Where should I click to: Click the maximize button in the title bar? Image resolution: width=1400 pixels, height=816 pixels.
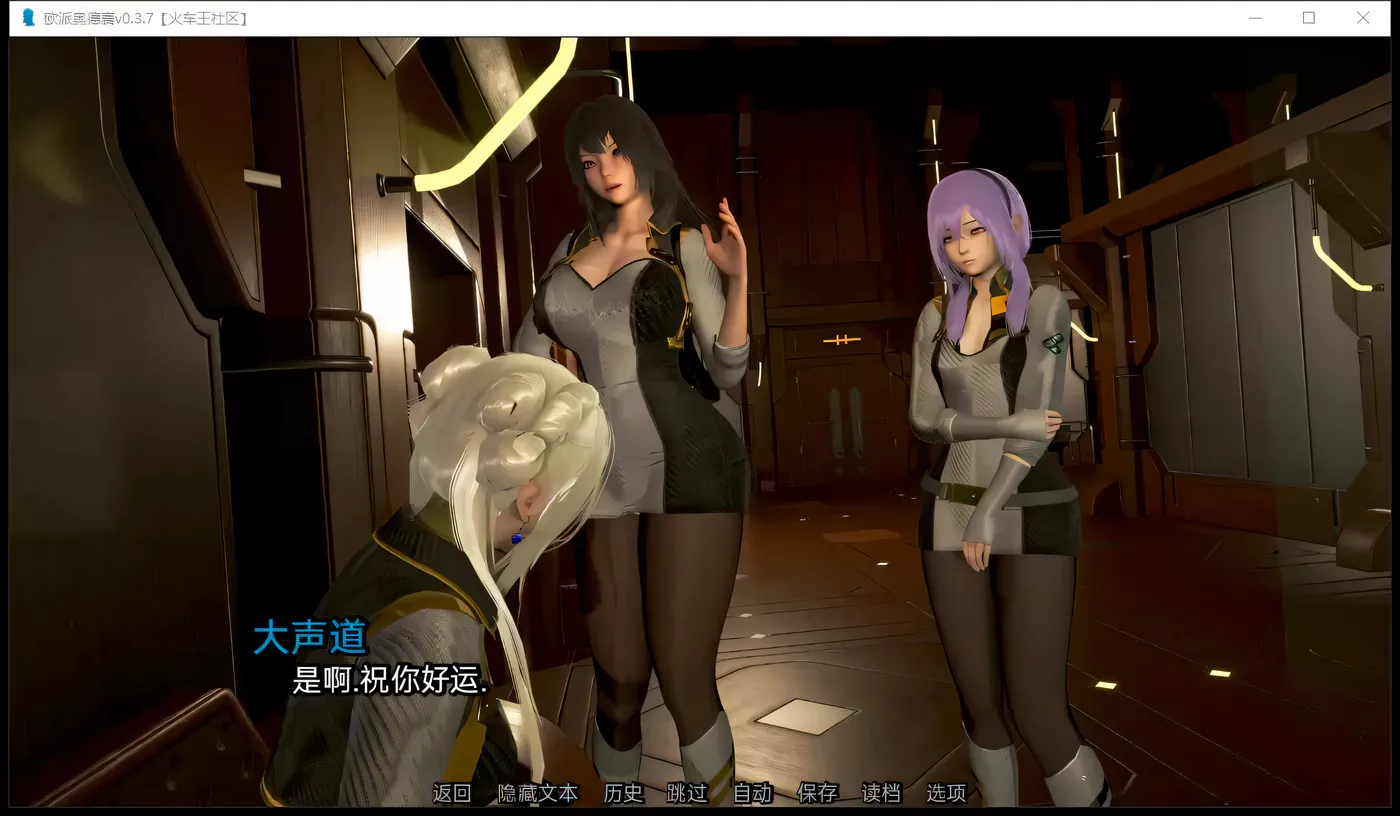[x=1308, y=17]
